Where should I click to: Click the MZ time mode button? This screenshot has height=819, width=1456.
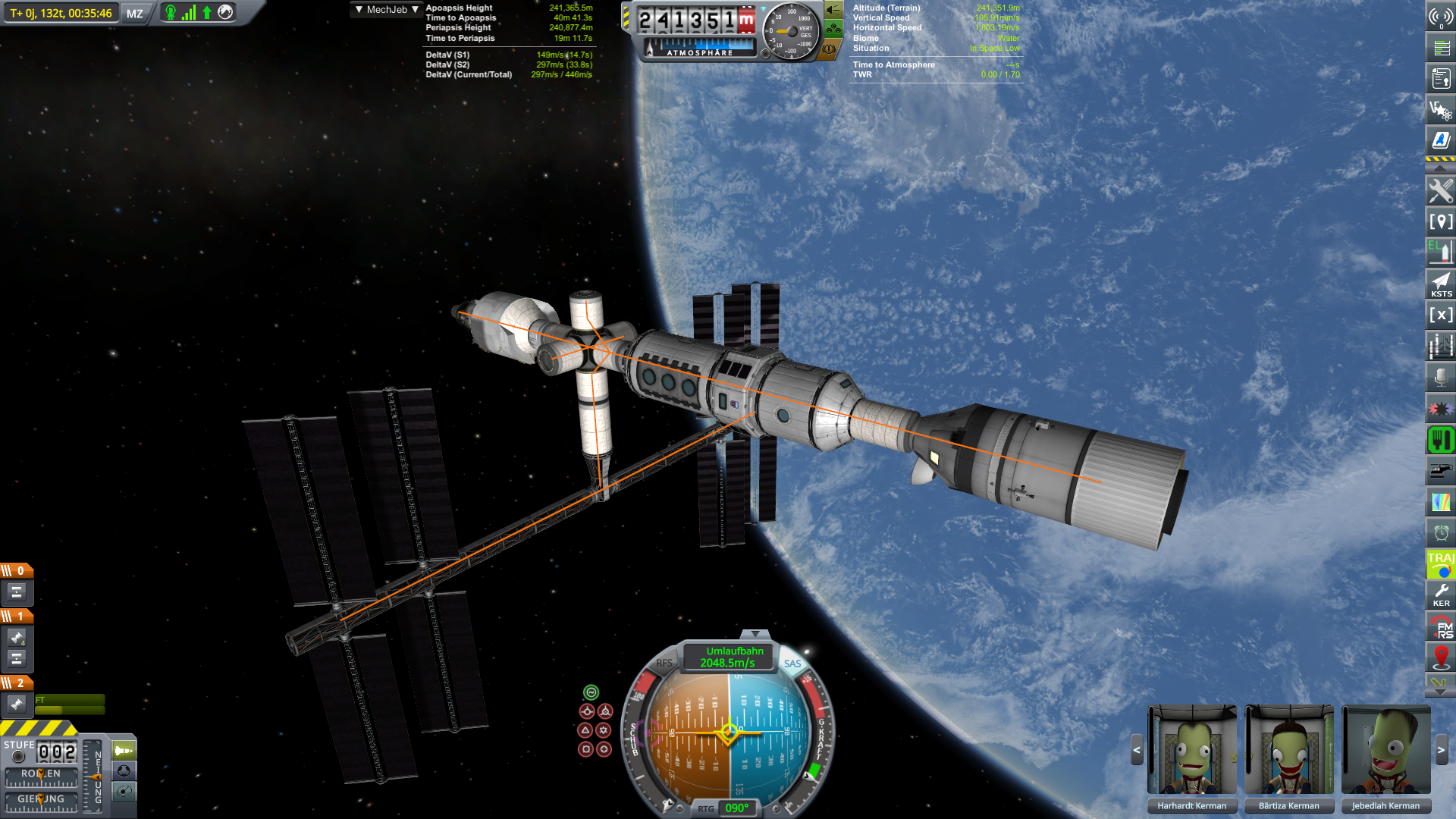(x=135, y=14)
